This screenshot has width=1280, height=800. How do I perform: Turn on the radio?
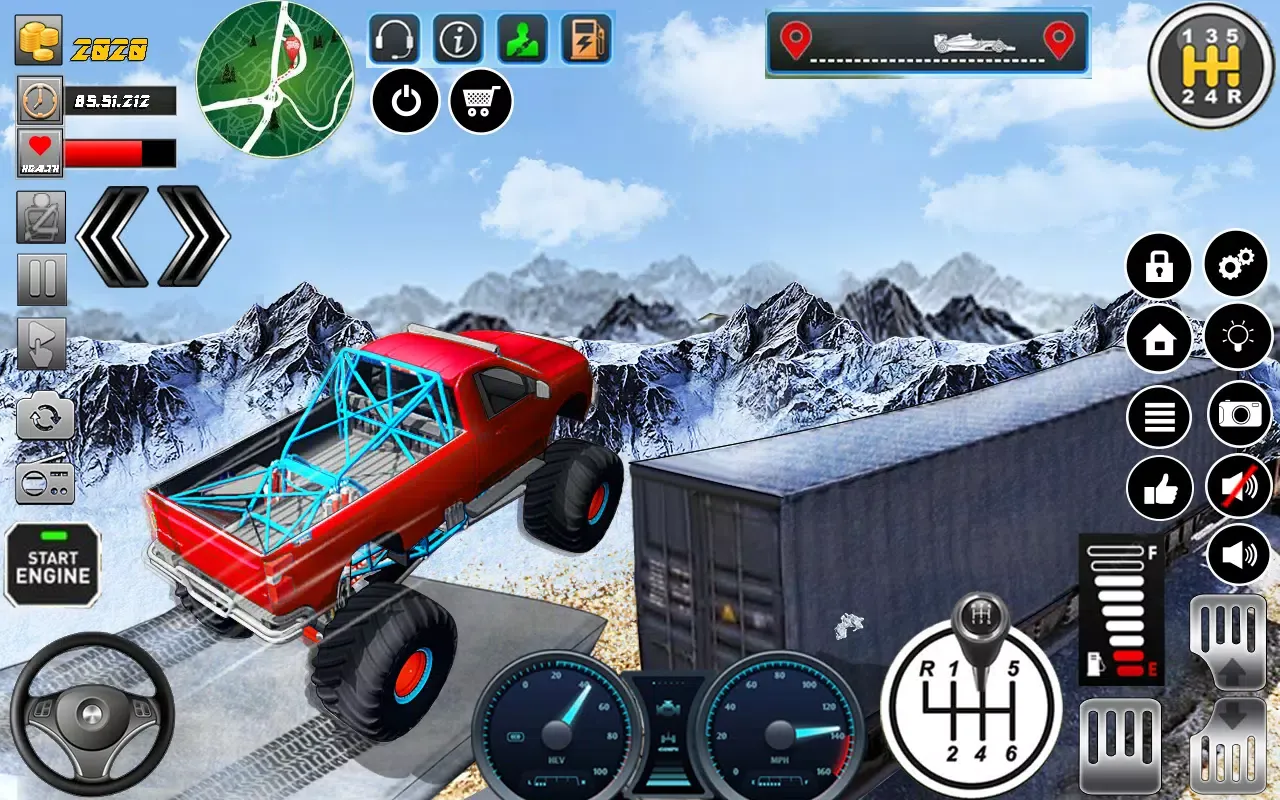[x=44, y=481]
